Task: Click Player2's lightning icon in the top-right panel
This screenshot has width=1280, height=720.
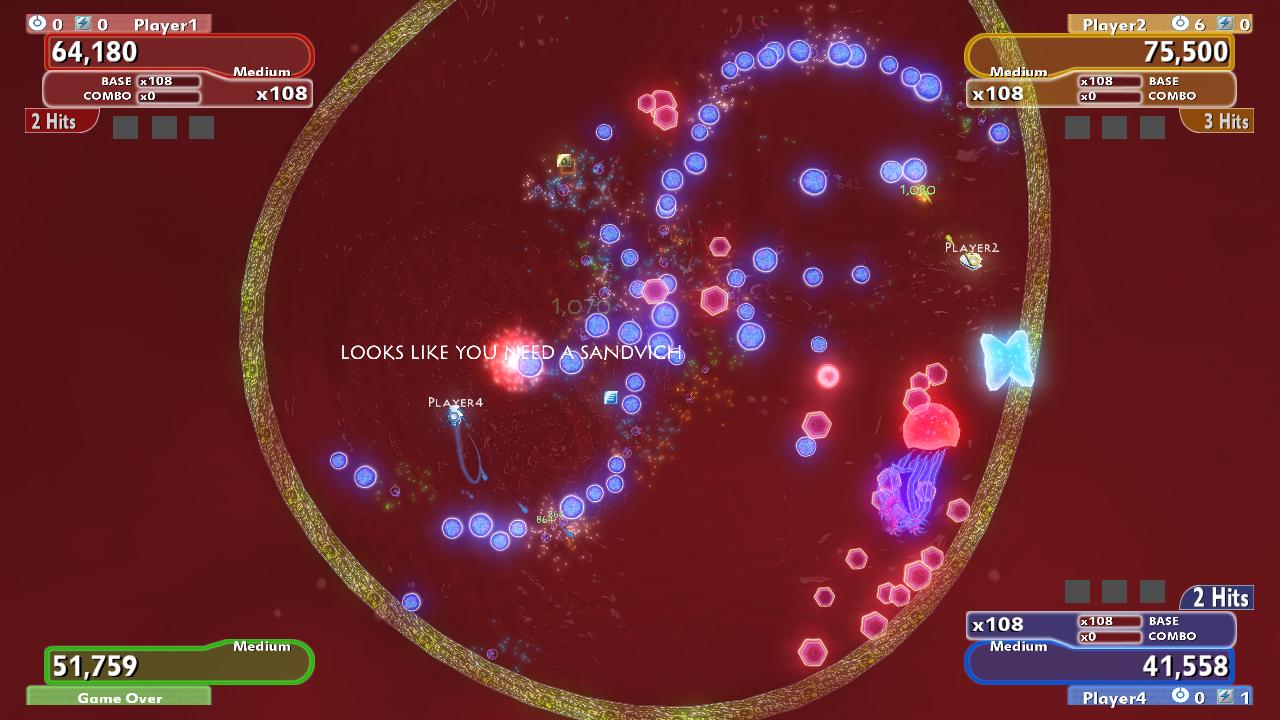Action: pyautogui.click(x=1225, y=24)
